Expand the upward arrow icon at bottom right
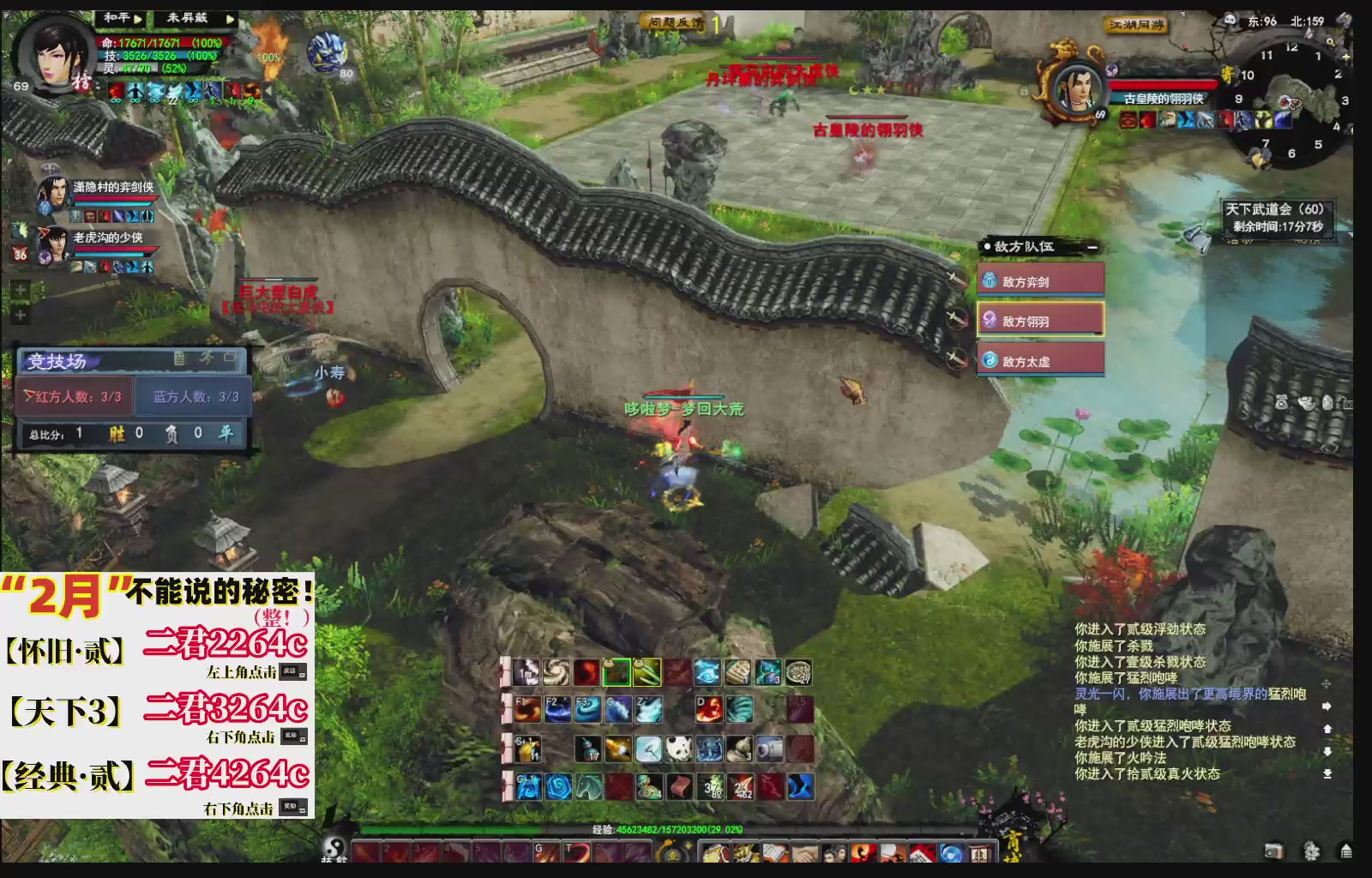1372x878 pixels. [x=1346, y=851]
